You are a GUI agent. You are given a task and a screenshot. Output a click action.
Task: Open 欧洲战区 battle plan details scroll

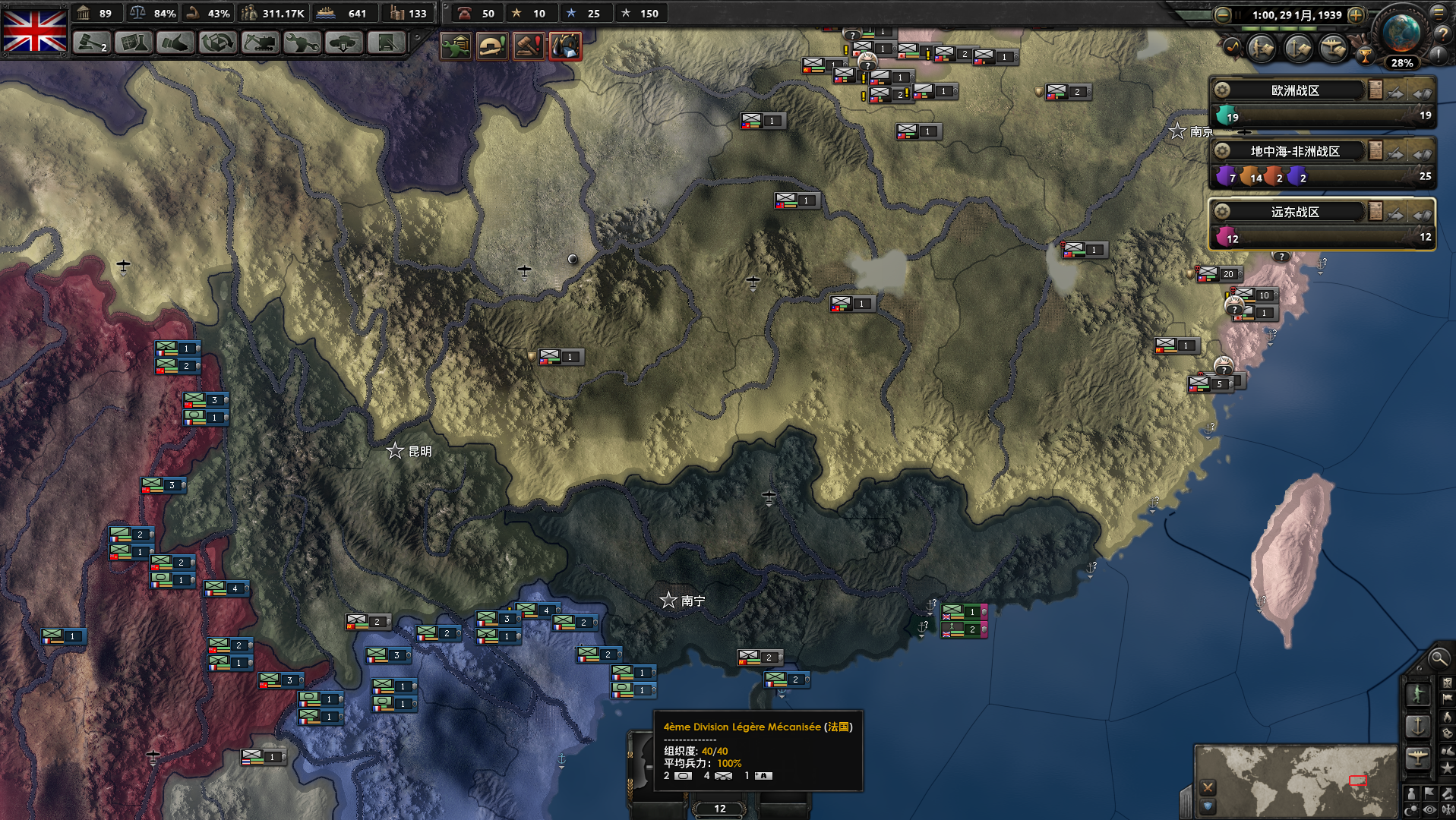pyautogui.click(x=1375, y=90)
